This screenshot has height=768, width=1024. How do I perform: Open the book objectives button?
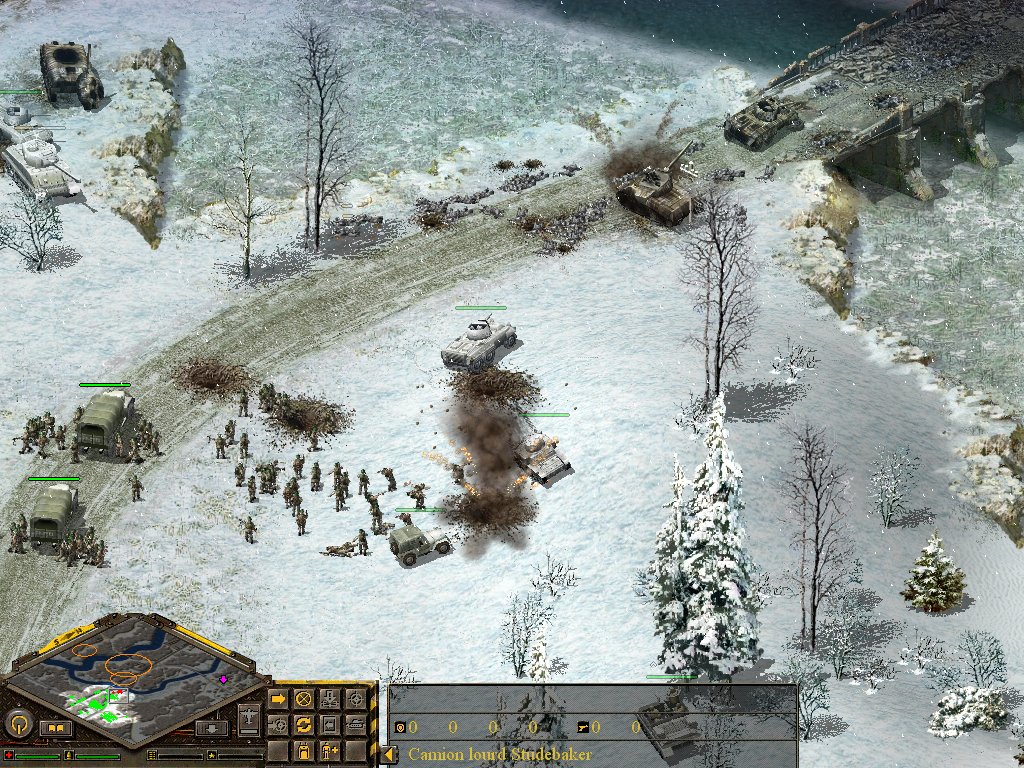pyautogui.click(x=55, y=727)
